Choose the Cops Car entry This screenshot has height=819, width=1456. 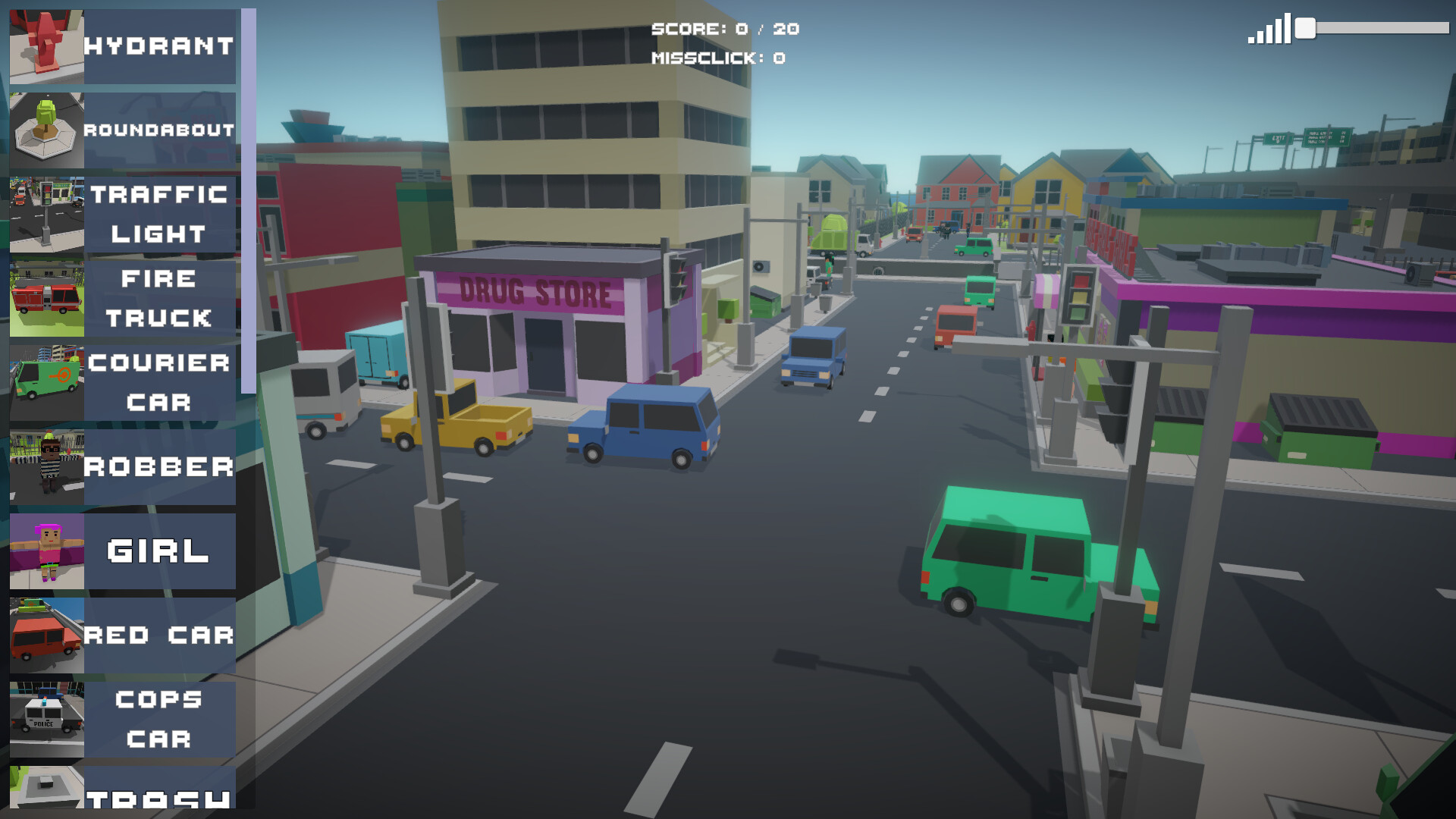123,720
